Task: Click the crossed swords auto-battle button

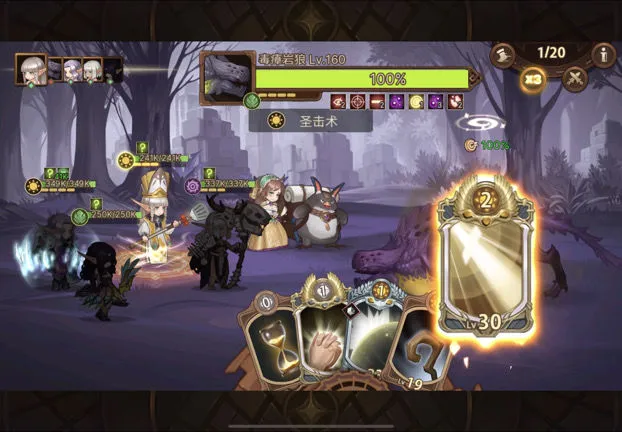Action: click(x=575, y=78)
